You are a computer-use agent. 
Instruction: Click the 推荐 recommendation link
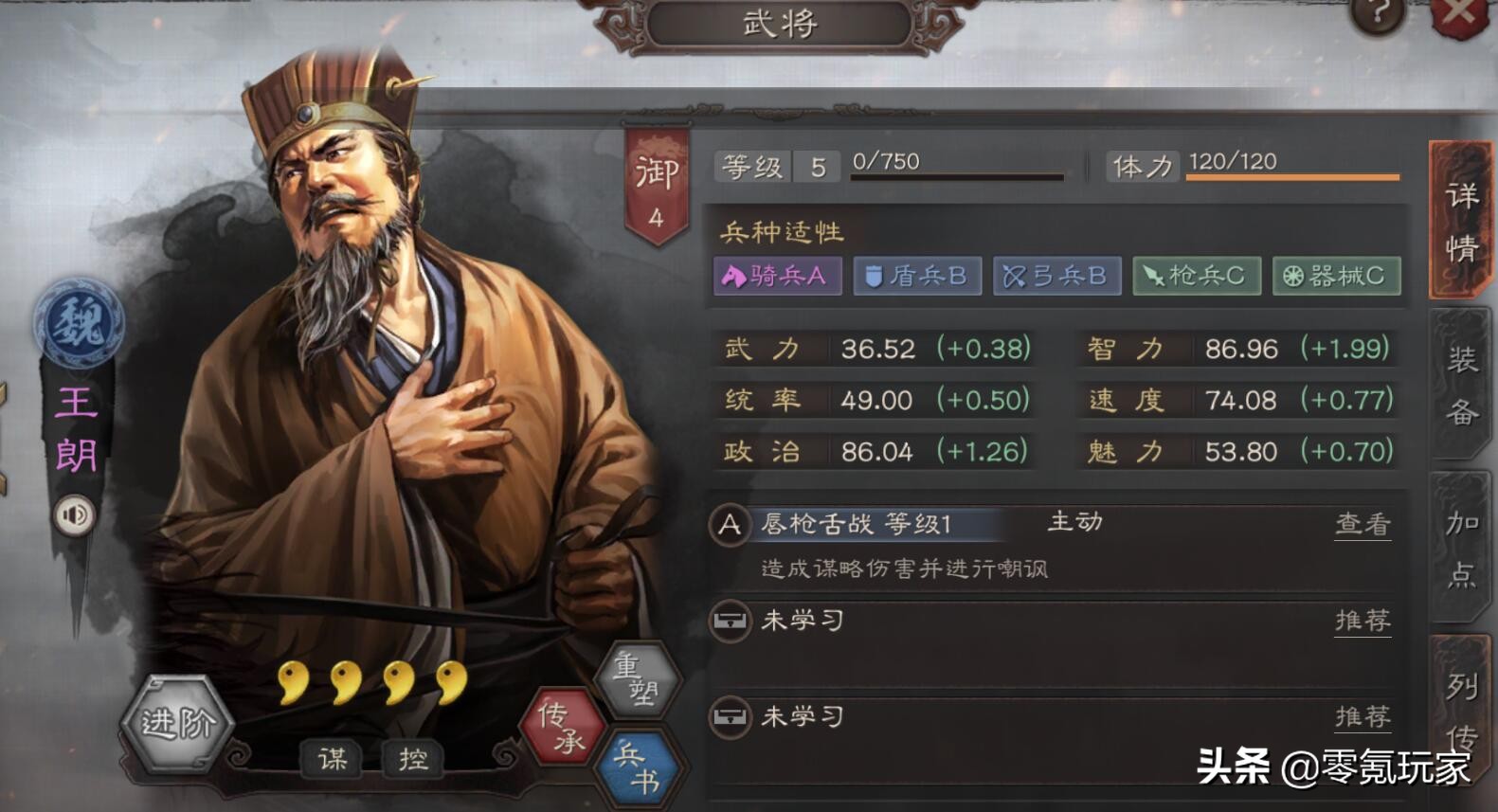(x=1363, y=623)
